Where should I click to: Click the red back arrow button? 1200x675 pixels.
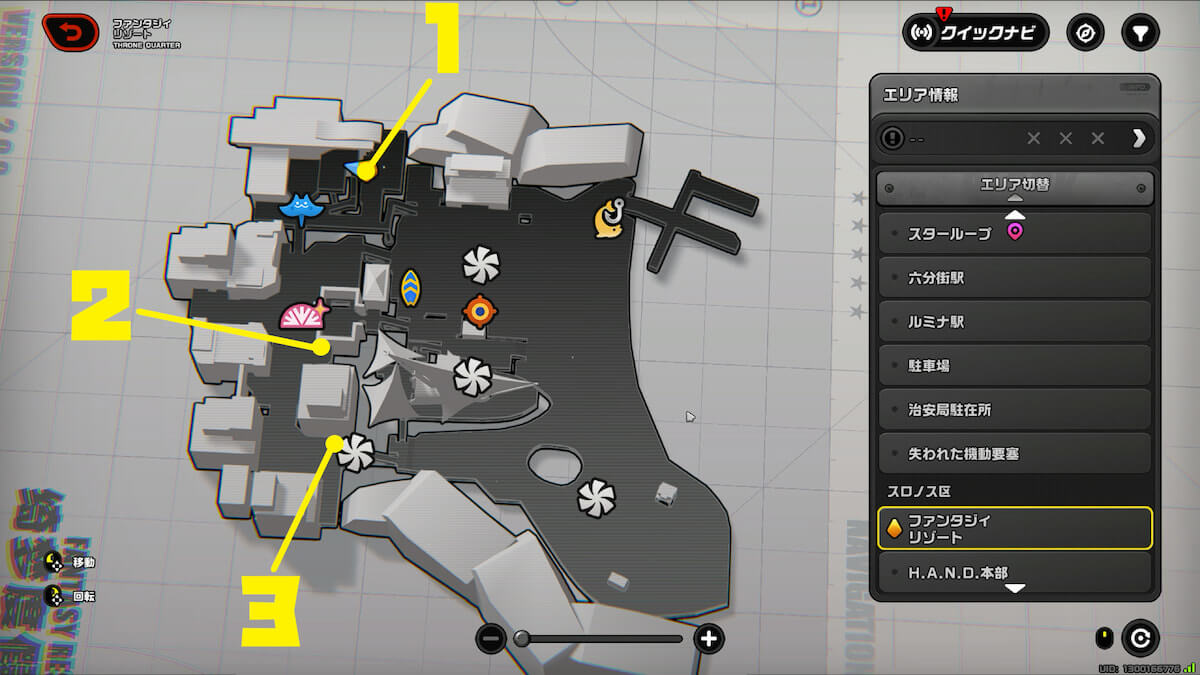(x=70, y=33)
